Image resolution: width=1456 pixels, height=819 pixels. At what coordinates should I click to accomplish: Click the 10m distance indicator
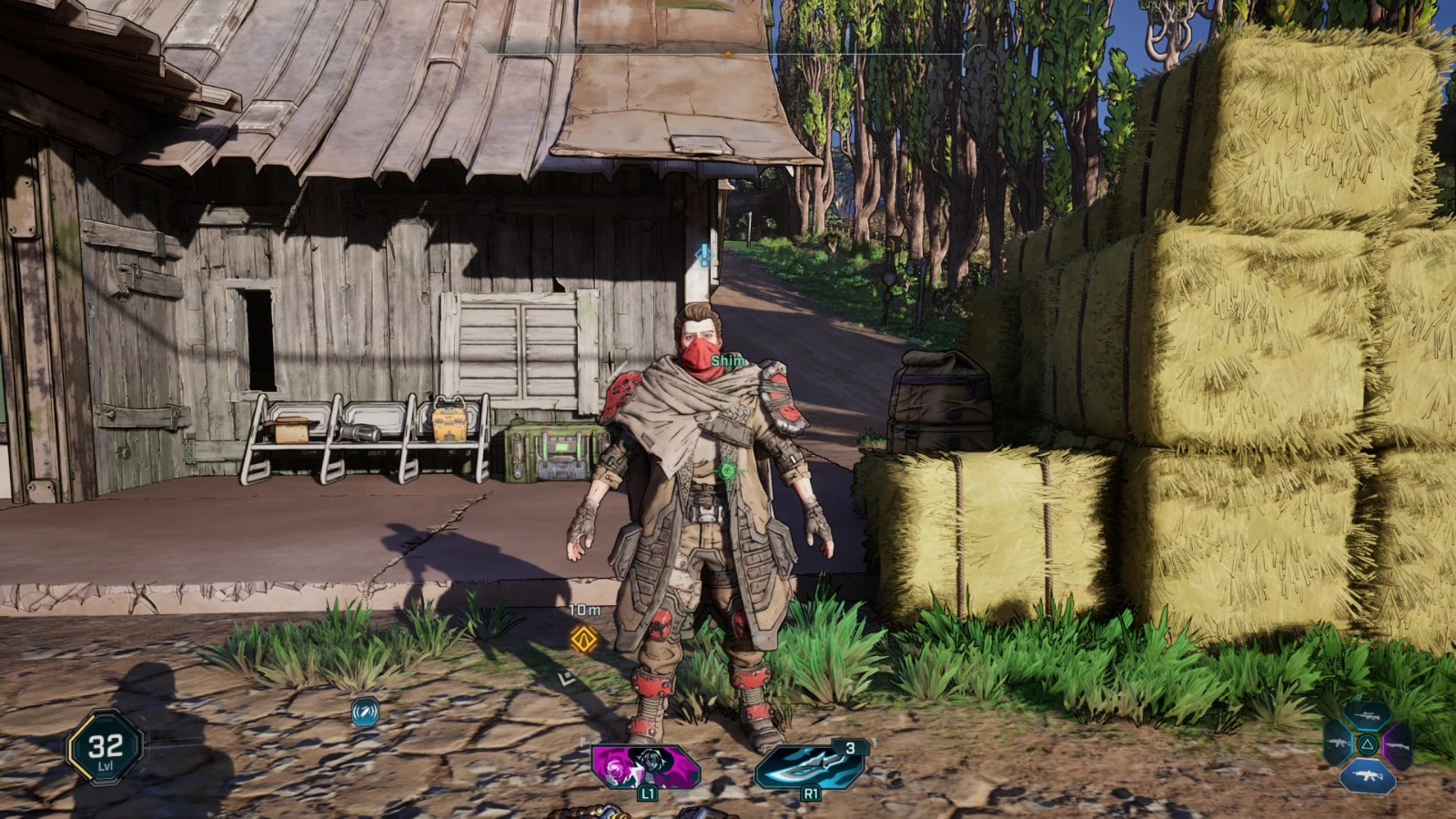pos(584,608)
